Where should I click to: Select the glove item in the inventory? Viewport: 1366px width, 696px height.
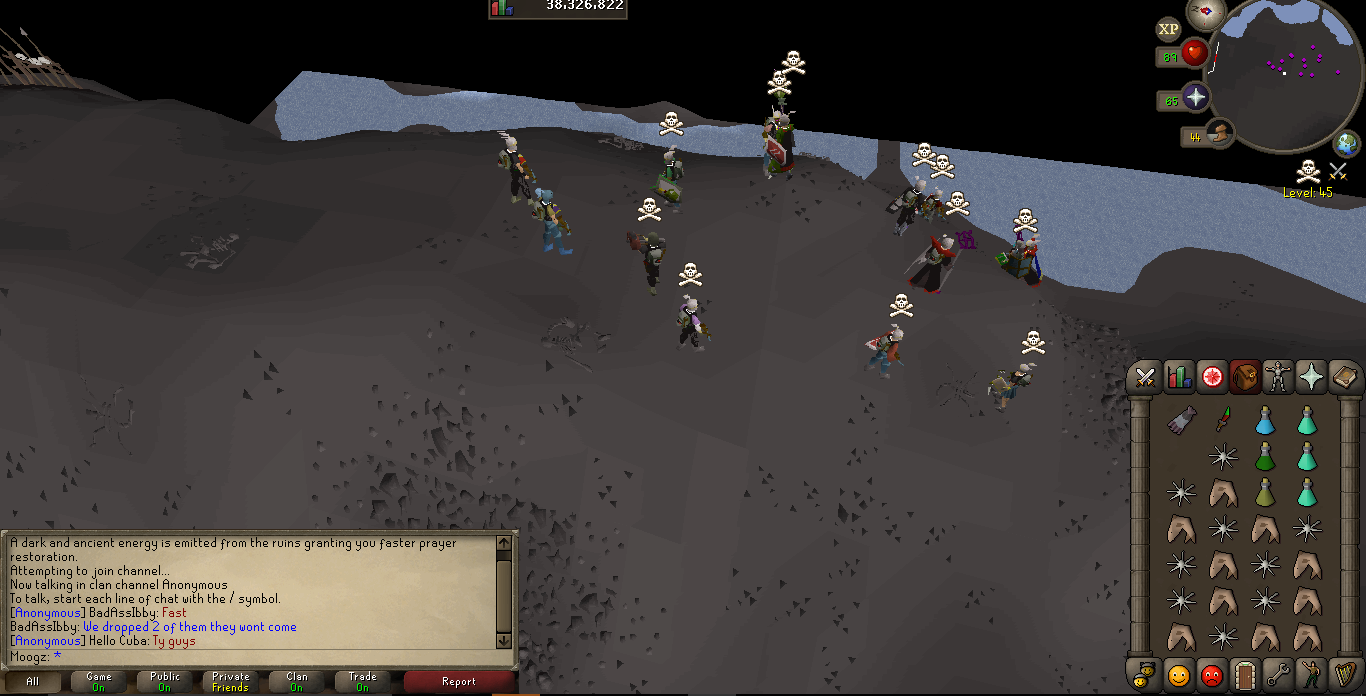tap(1181, 421)
